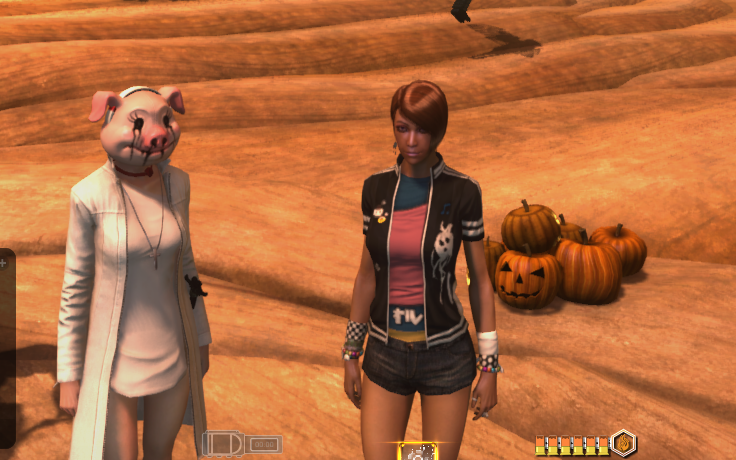Click the gray camera recorder icon
The image size is (736, 460).
pos(223,443)
